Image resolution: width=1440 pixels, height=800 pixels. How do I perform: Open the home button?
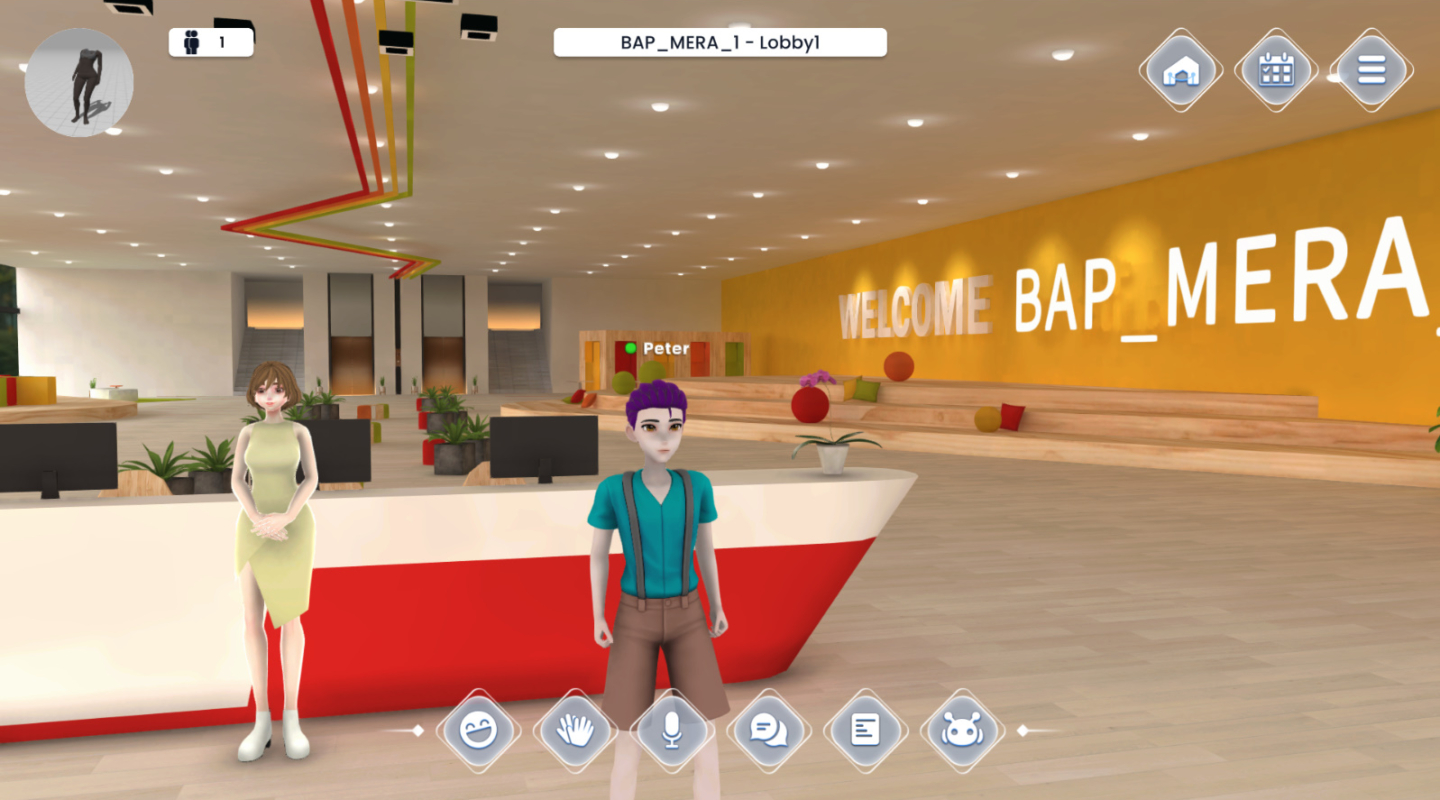tap(1181, 70)
